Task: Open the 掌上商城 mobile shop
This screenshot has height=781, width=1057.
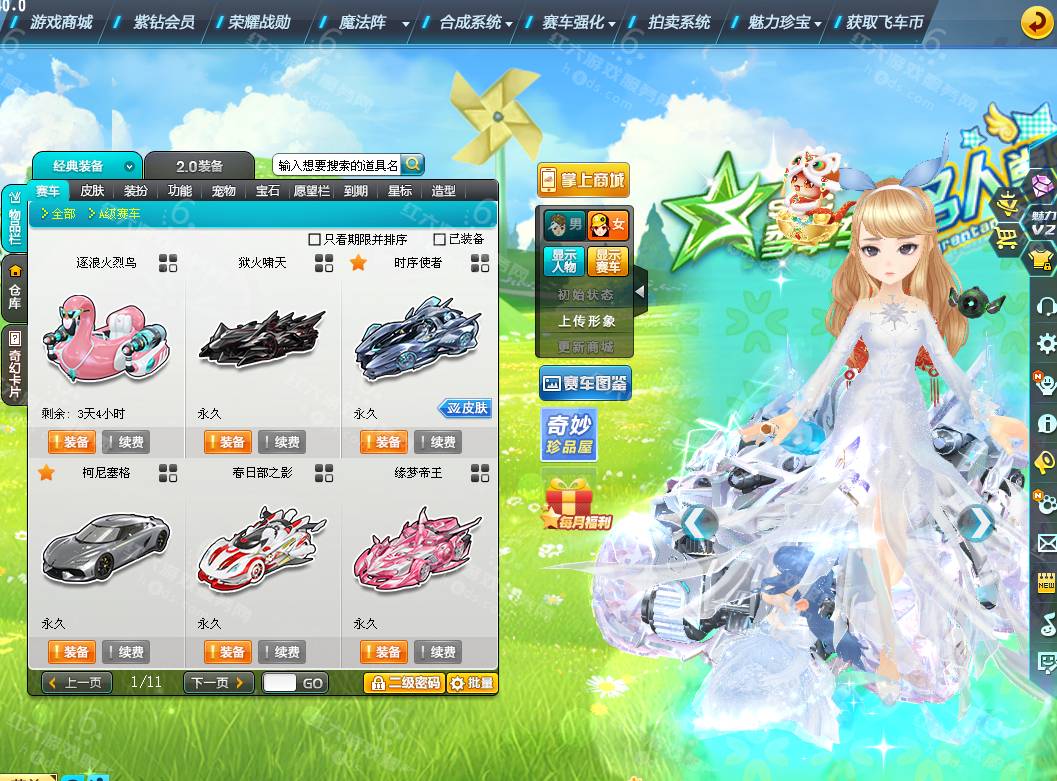Action: pyautogui.click(x=583, y=180)
